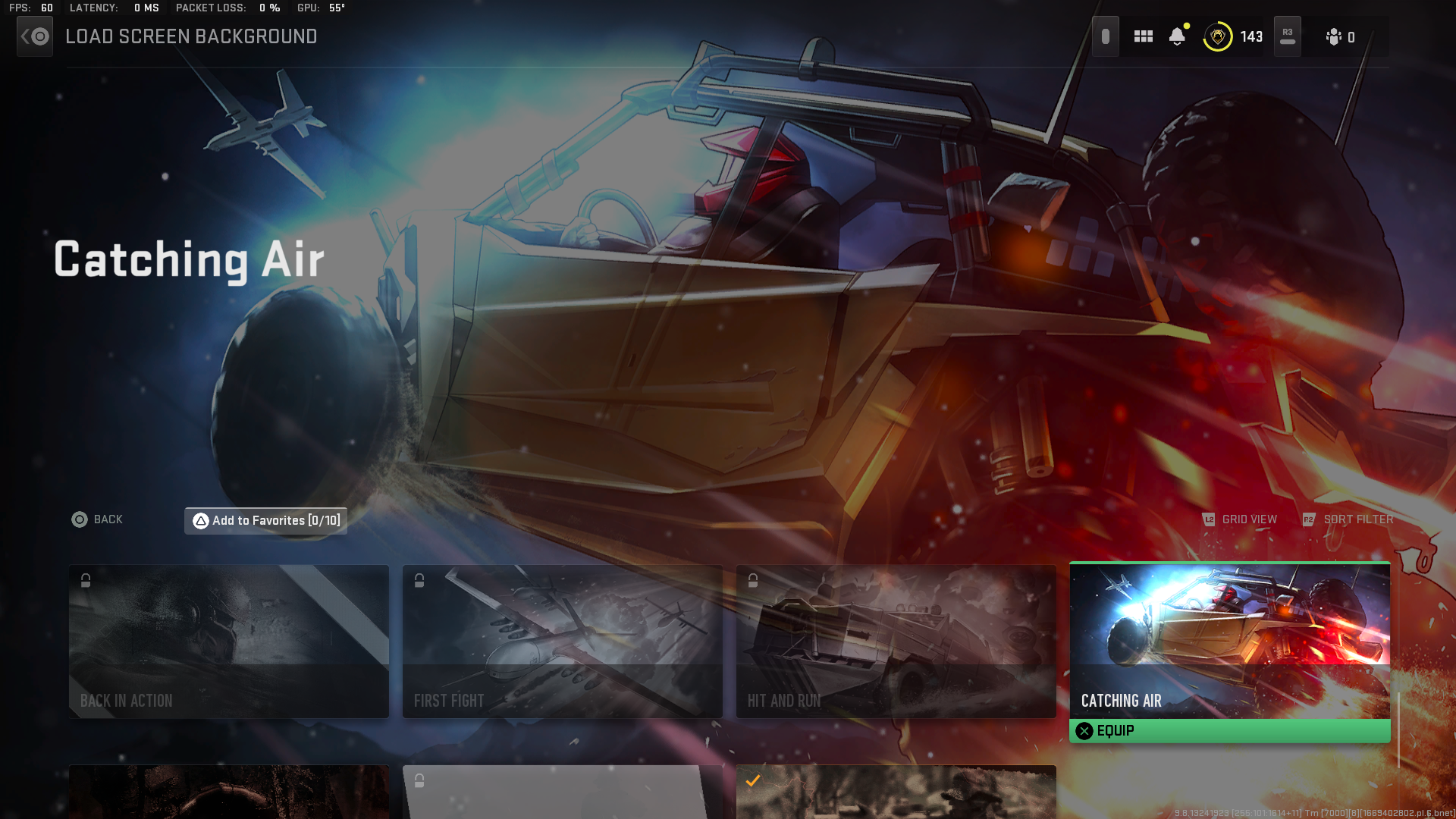The width and height of the screenshot is (1456, 819).
Task: Click the back arrow beside Load Screen Background
Action: [35, 36]
